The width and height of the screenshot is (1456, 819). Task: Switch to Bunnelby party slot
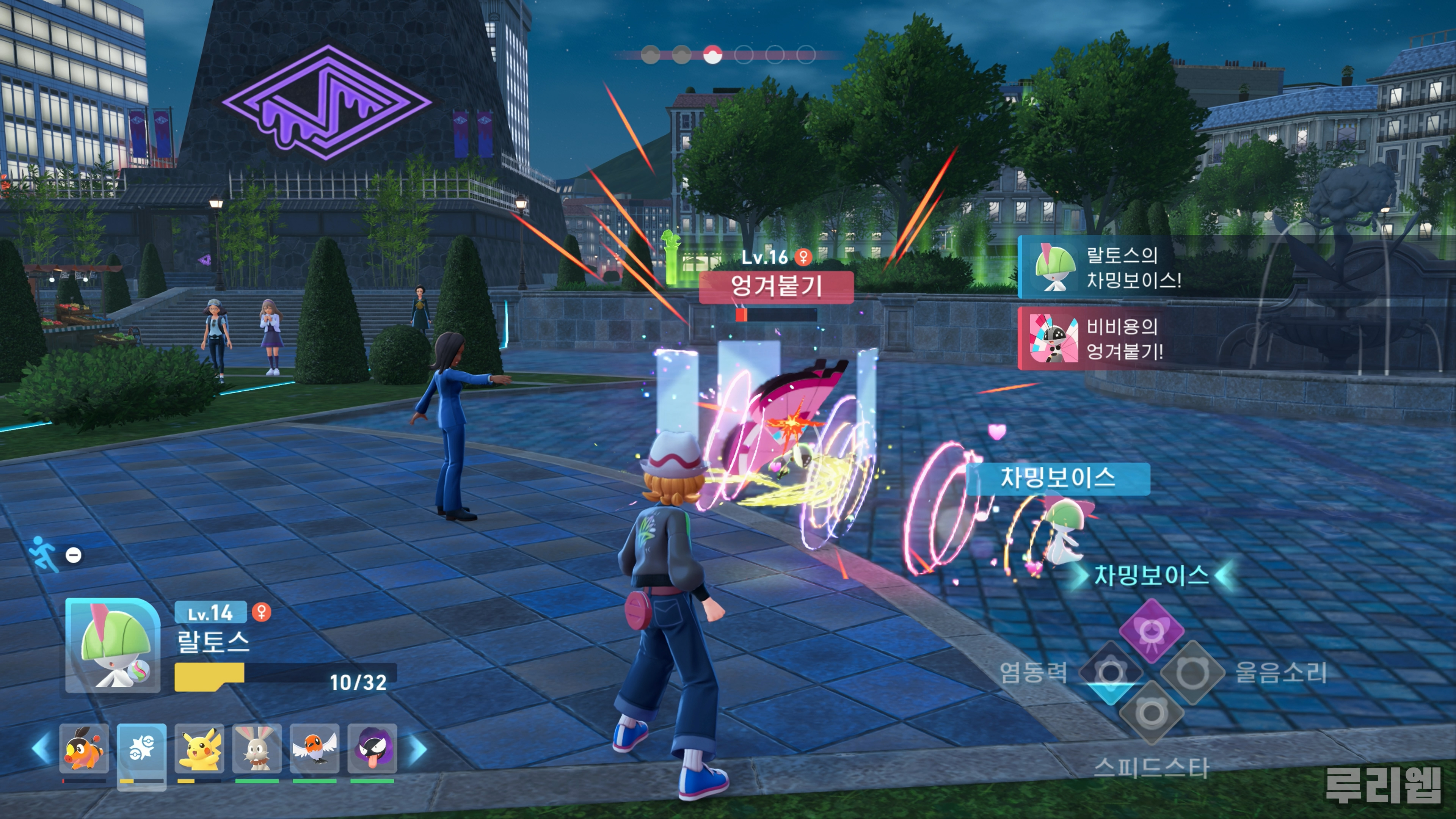point(257,749)
